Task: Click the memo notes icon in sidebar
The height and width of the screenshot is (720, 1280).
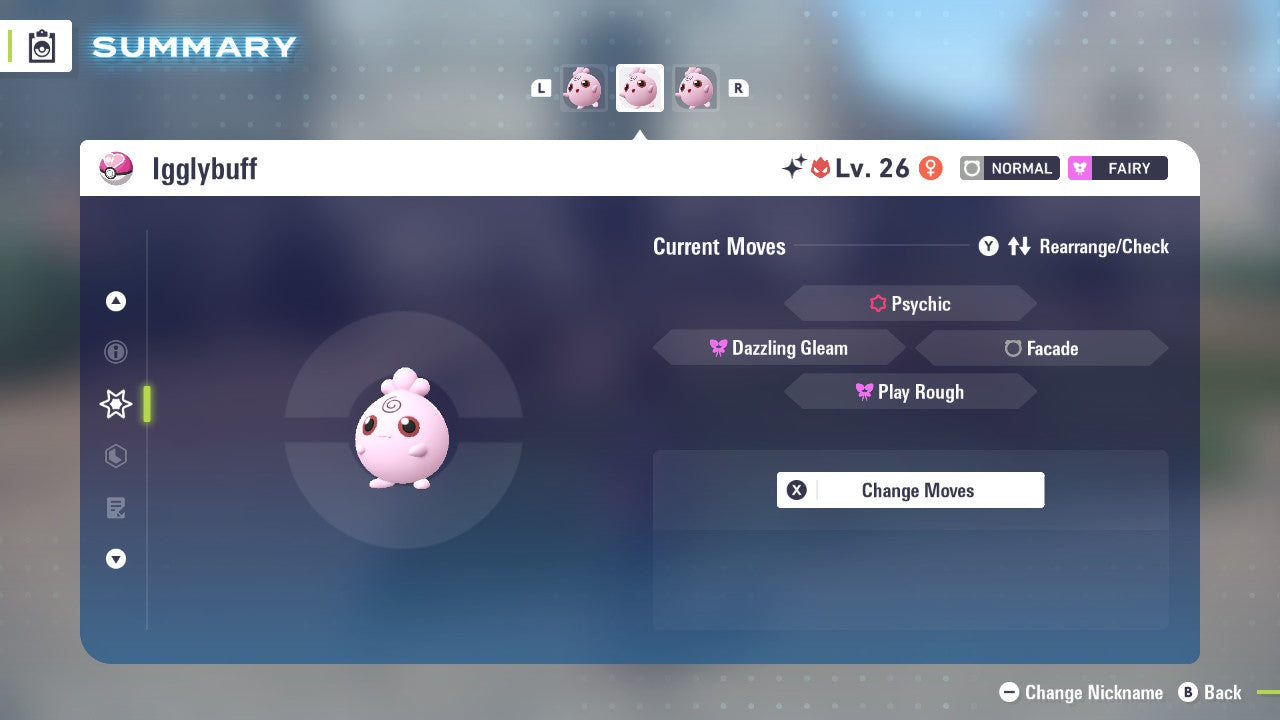Action: pos(115,508)
